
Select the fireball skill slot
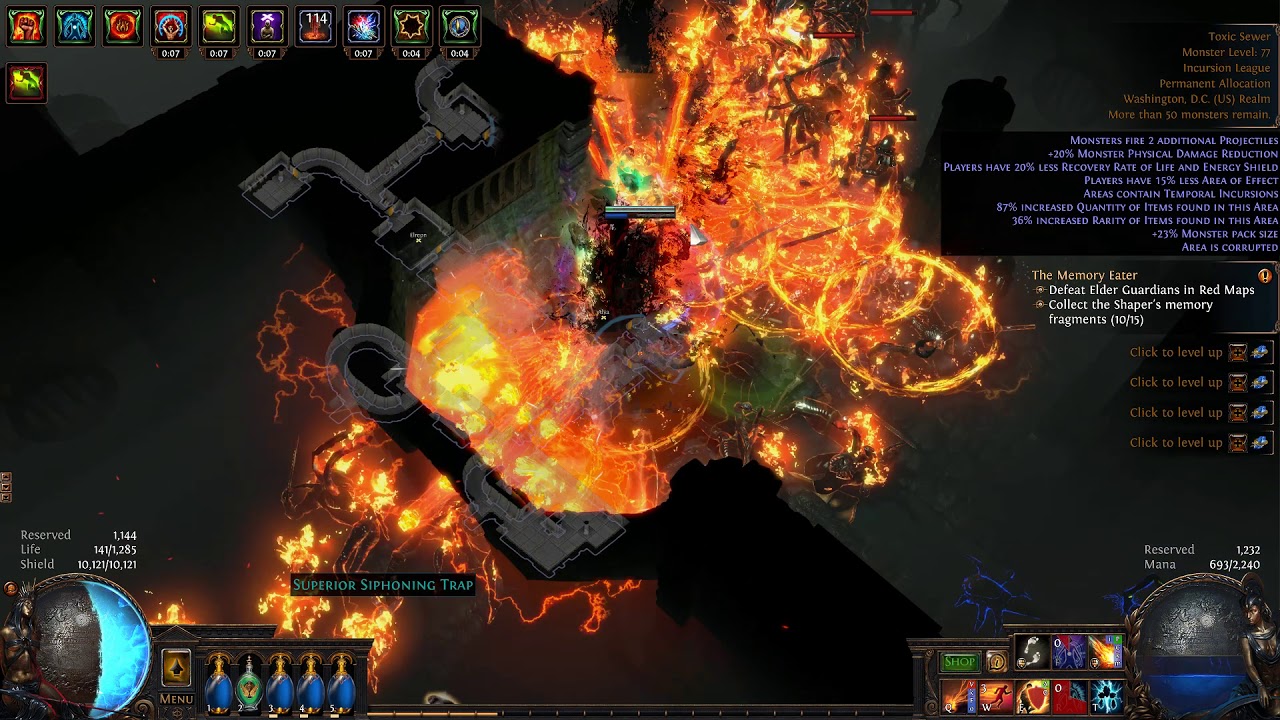tap(1106, 652)
